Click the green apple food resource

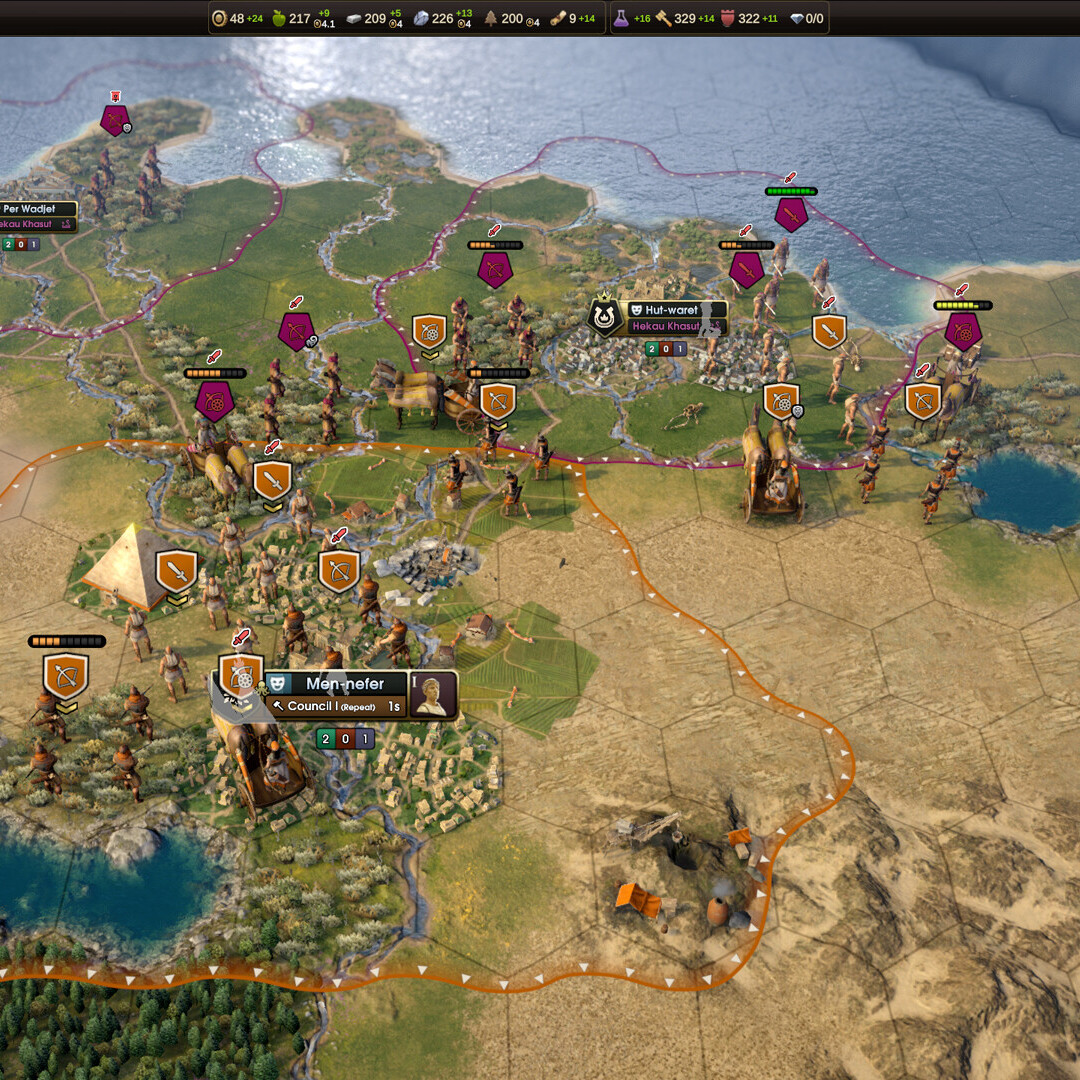[278, 18]
